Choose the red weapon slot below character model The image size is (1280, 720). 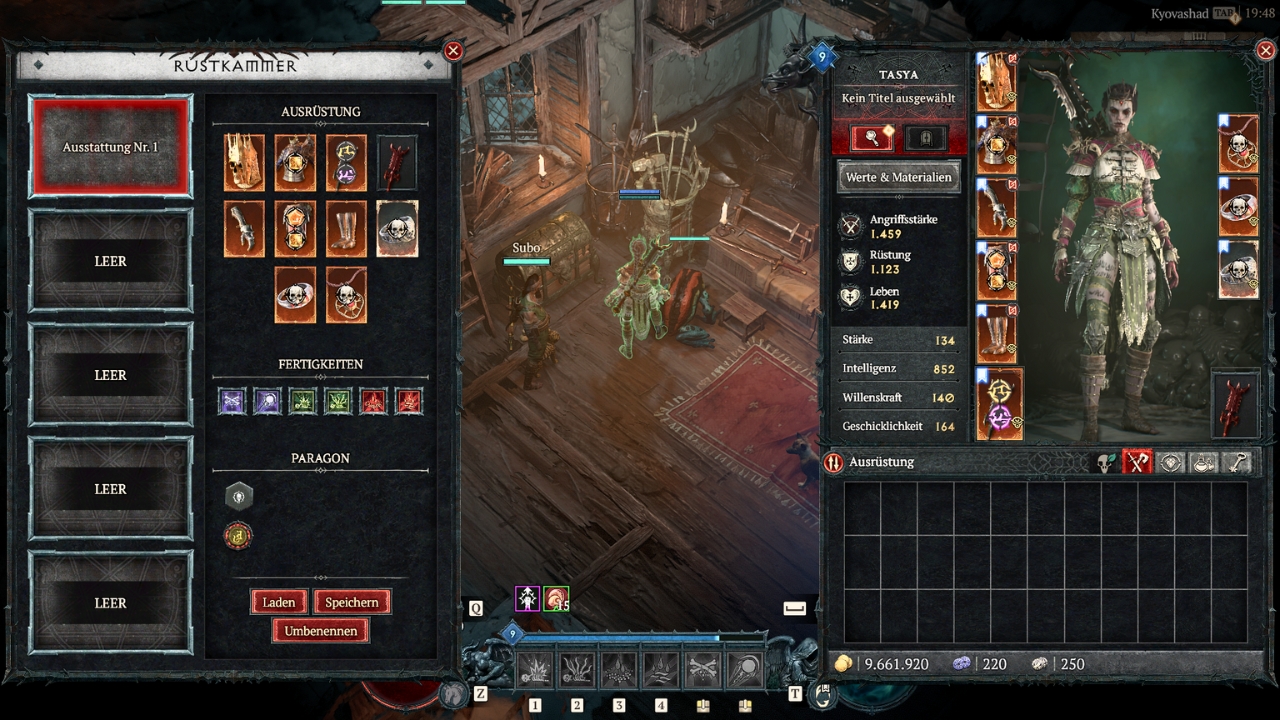[1235, 405]
